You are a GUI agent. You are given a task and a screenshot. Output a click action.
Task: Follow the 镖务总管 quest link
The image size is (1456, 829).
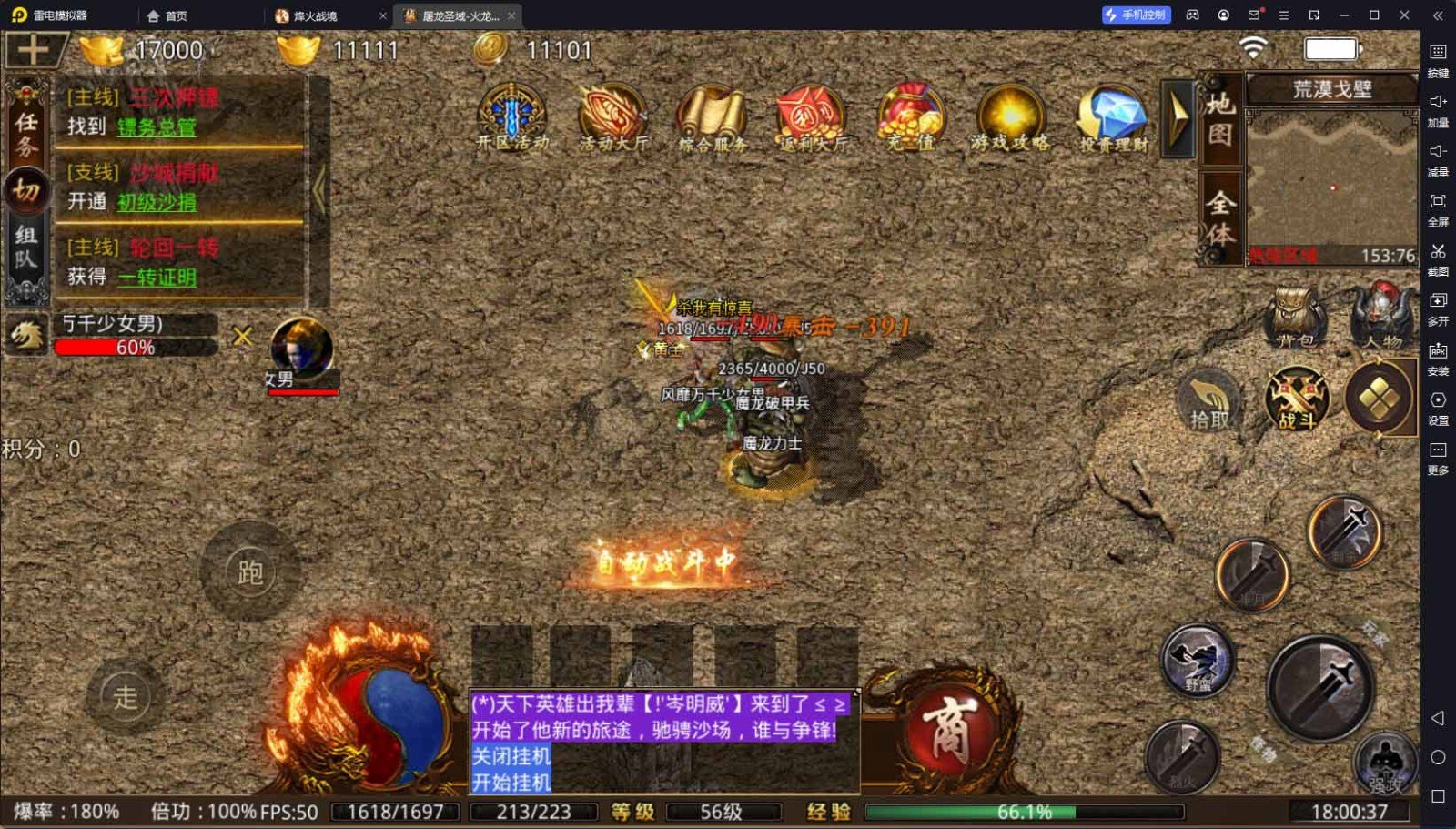point(157,127)
